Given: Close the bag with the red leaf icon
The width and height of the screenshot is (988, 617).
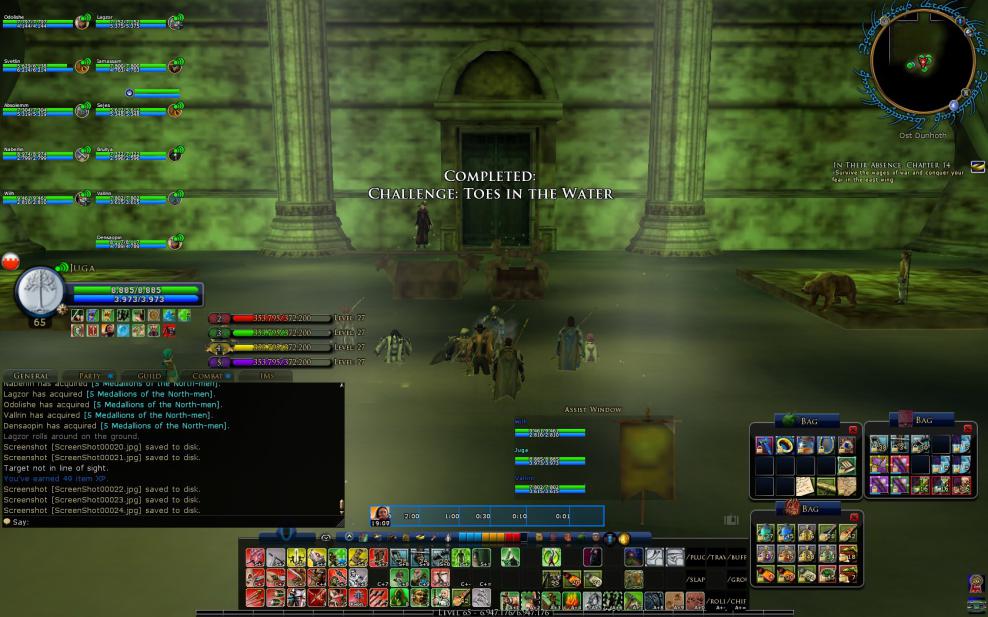Looking at the screenshot, I should (853, 516).
